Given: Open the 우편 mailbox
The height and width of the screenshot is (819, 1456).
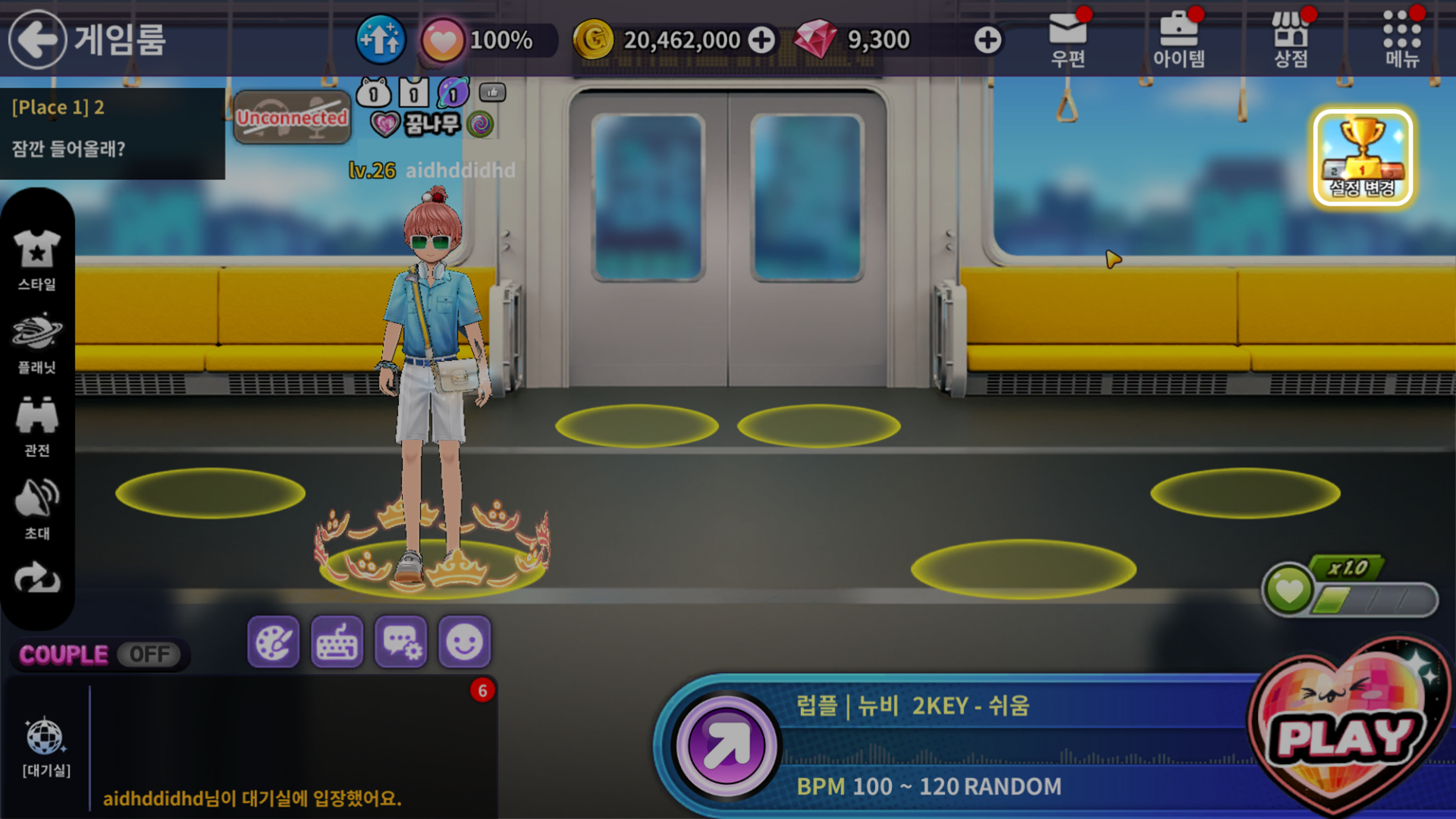Looking at the screenshot, I should point(1068,39).
